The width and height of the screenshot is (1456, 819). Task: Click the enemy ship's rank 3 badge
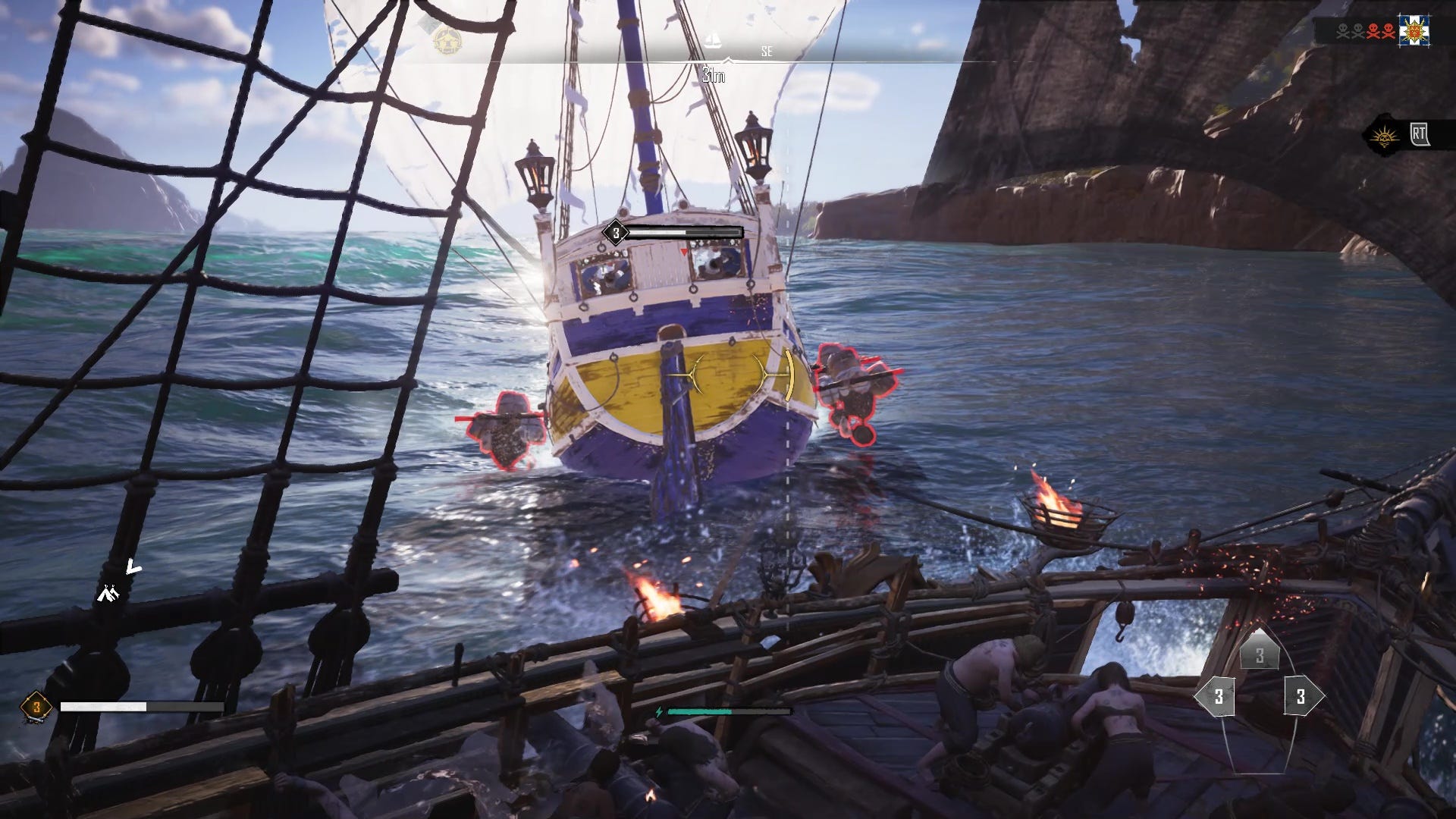(x=616, y=233)
